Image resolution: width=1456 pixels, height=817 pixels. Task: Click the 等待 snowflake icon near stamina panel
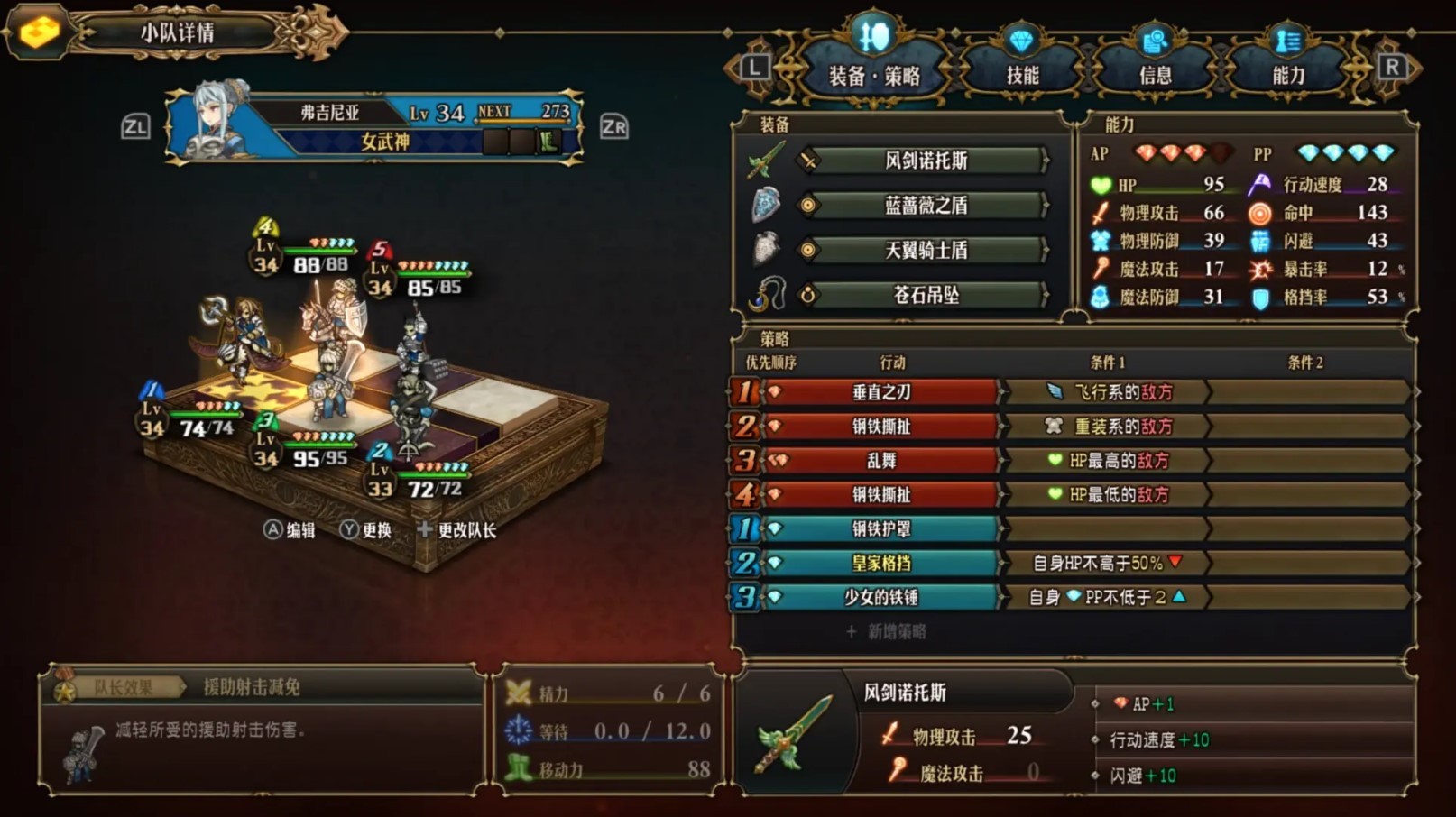[518, 732]
